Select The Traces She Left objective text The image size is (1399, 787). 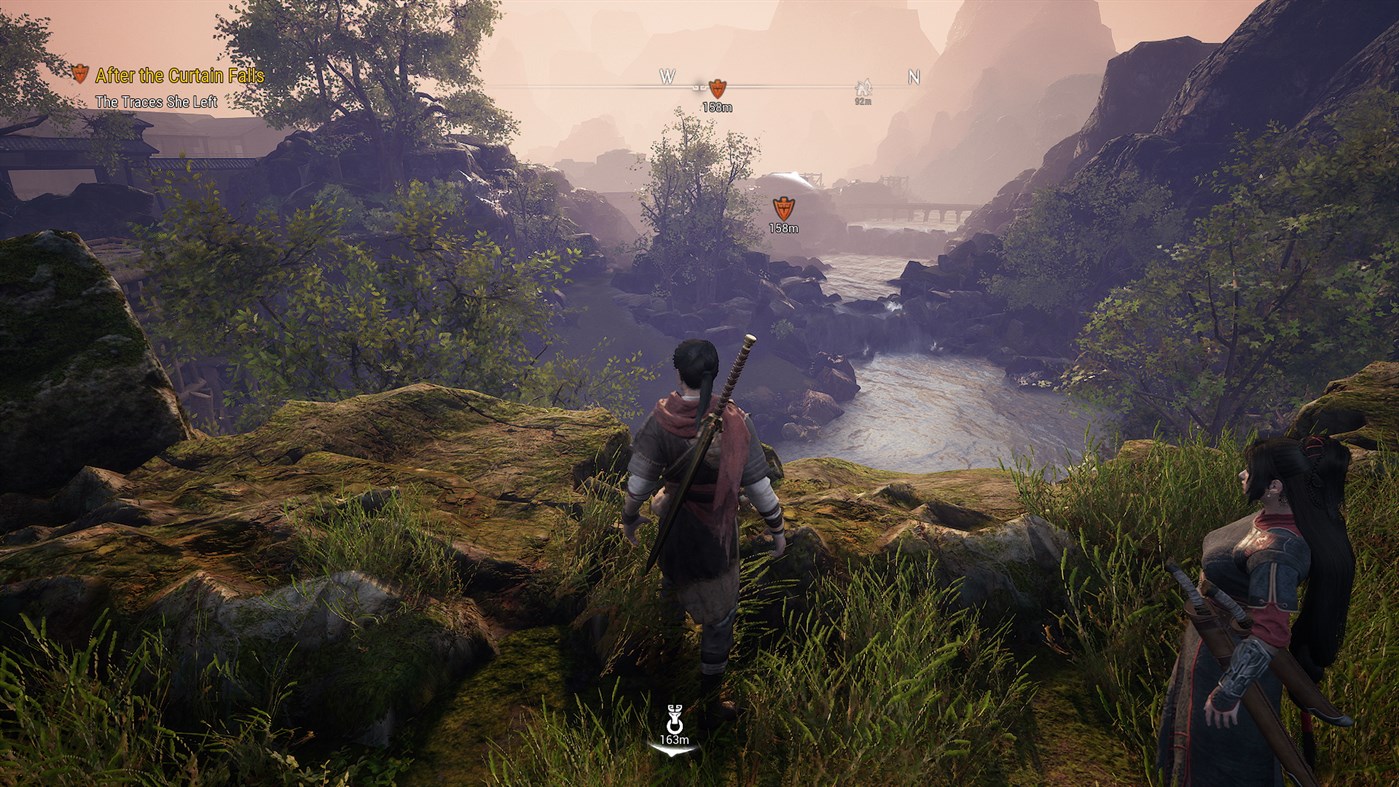pyautogui.click(x=160, y=99)
